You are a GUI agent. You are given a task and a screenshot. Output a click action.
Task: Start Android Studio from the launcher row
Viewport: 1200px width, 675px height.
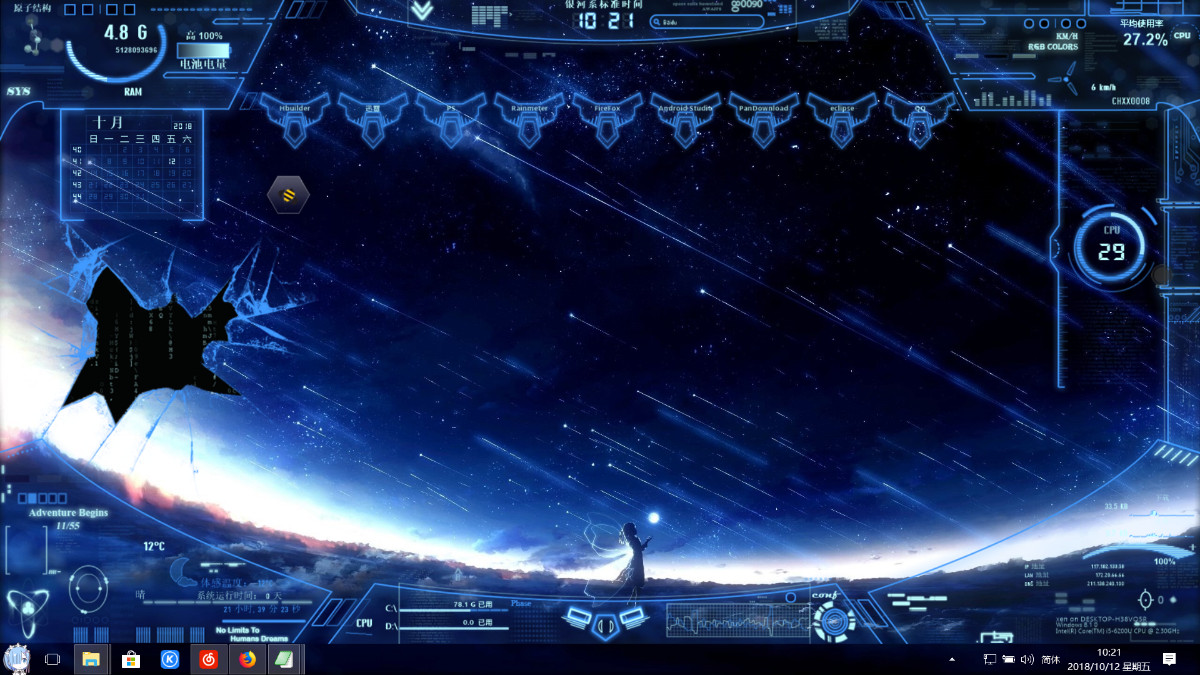click(x=685, y=117)
